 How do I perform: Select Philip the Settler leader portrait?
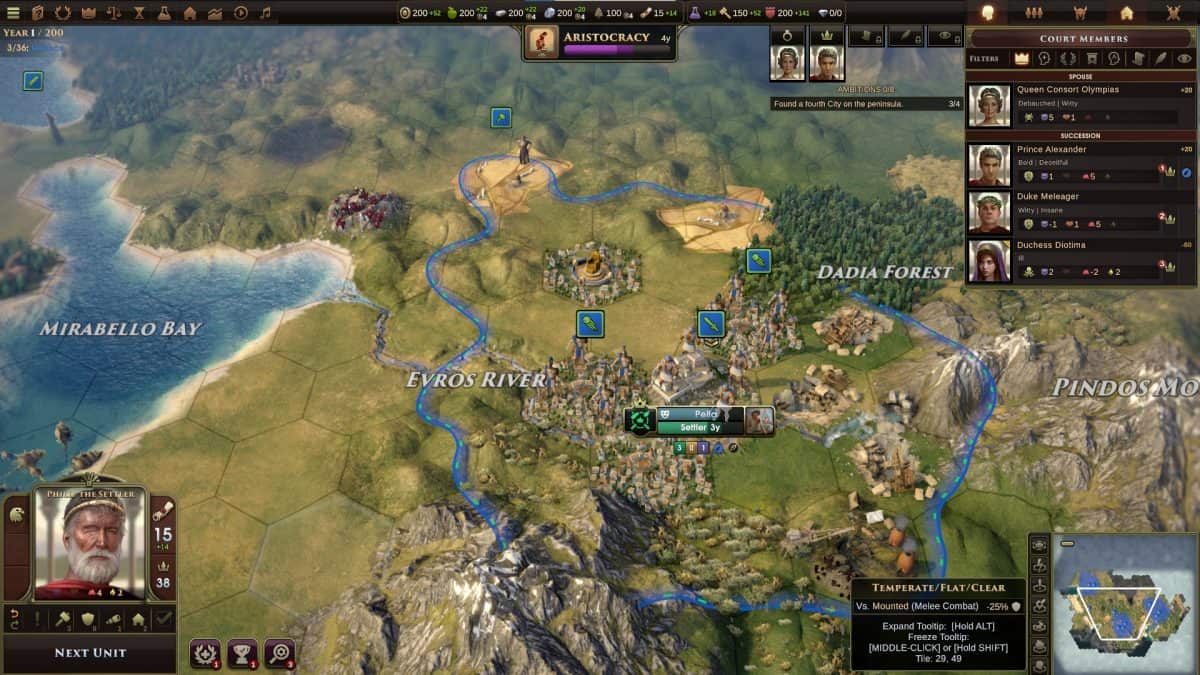[x=90, y=543]
